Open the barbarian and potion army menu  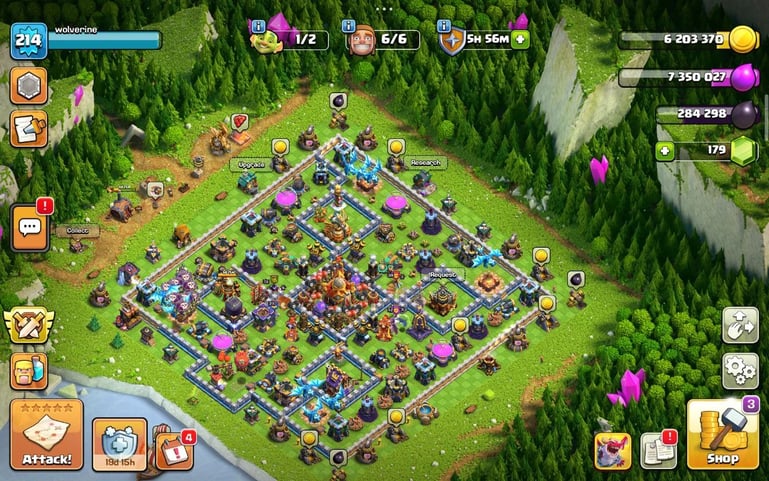(x=28, y=370)
